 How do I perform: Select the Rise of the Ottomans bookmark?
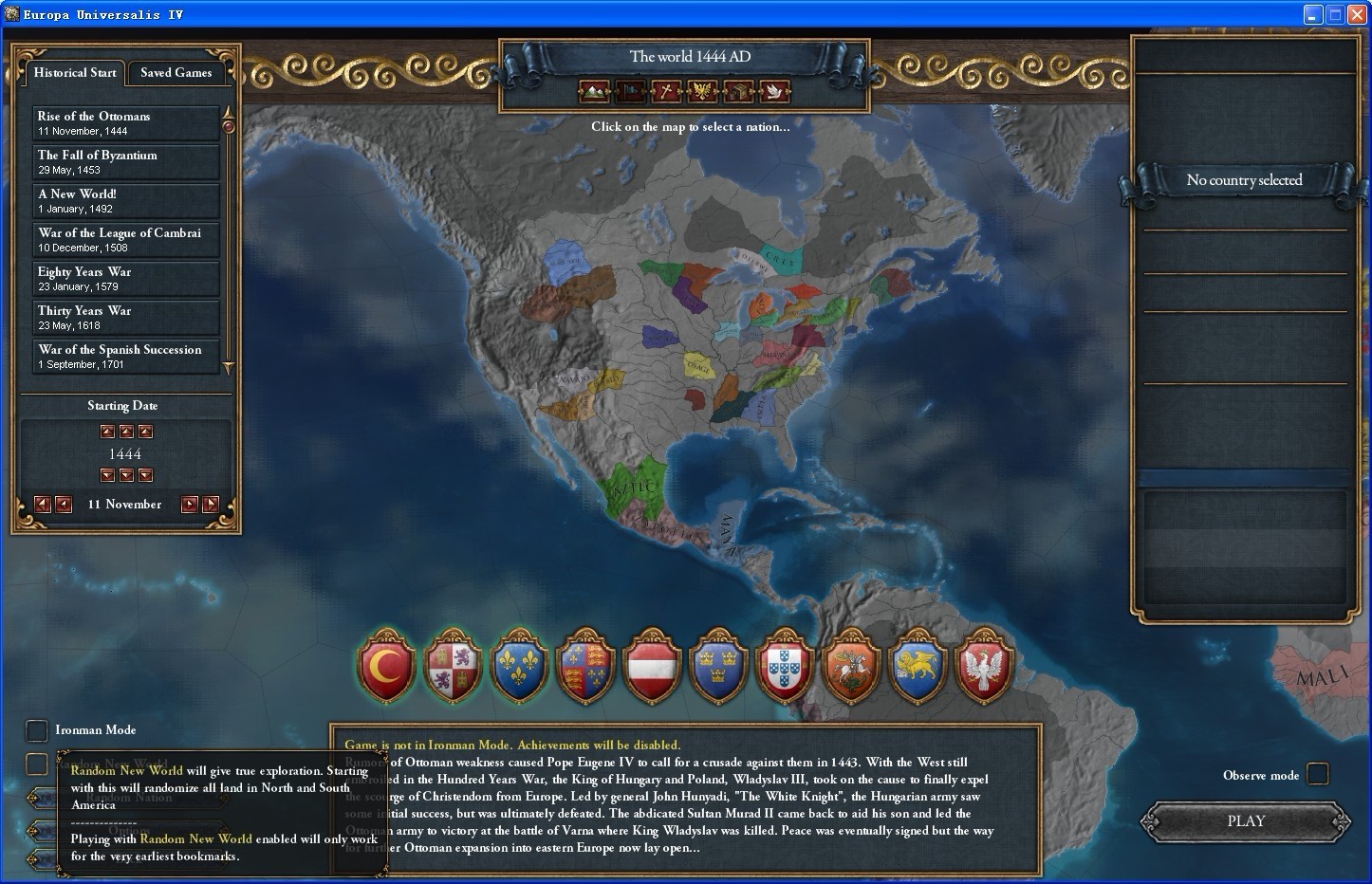pos(126,123)
